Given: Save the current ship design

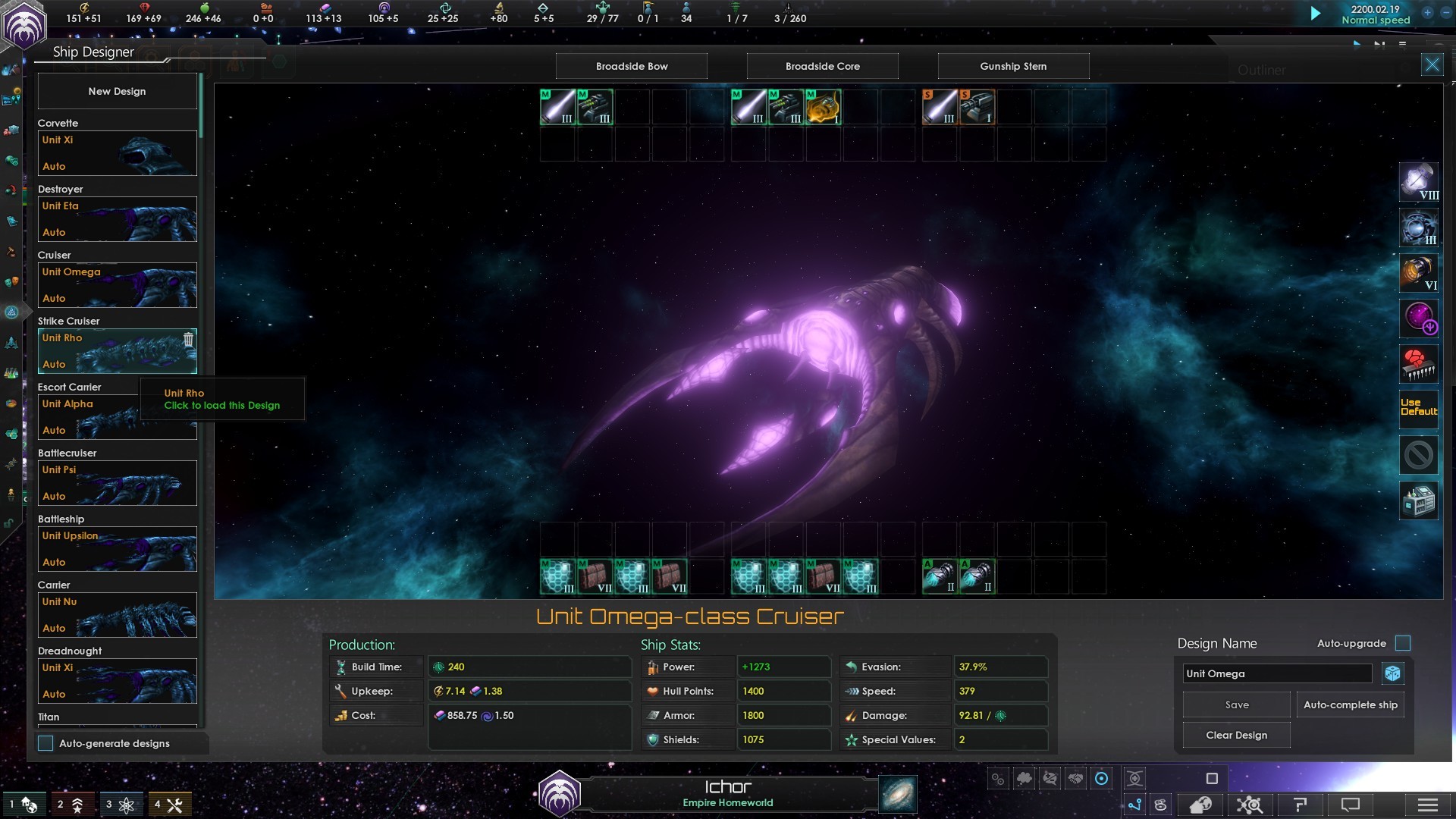Looking at the screenshot, I should coord(1236,704).
